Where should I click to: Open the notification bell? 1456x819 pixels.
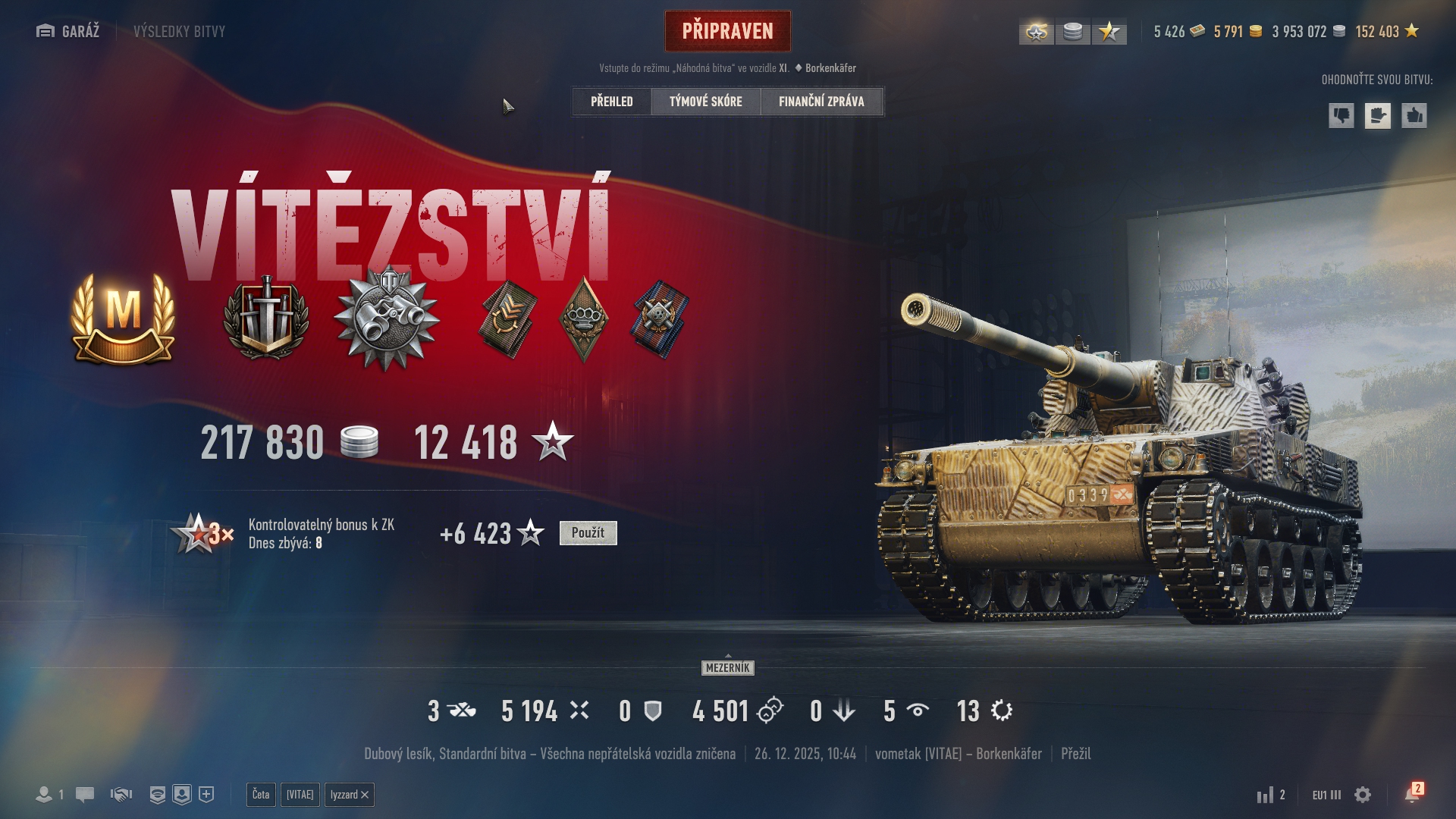[1411, 795]
